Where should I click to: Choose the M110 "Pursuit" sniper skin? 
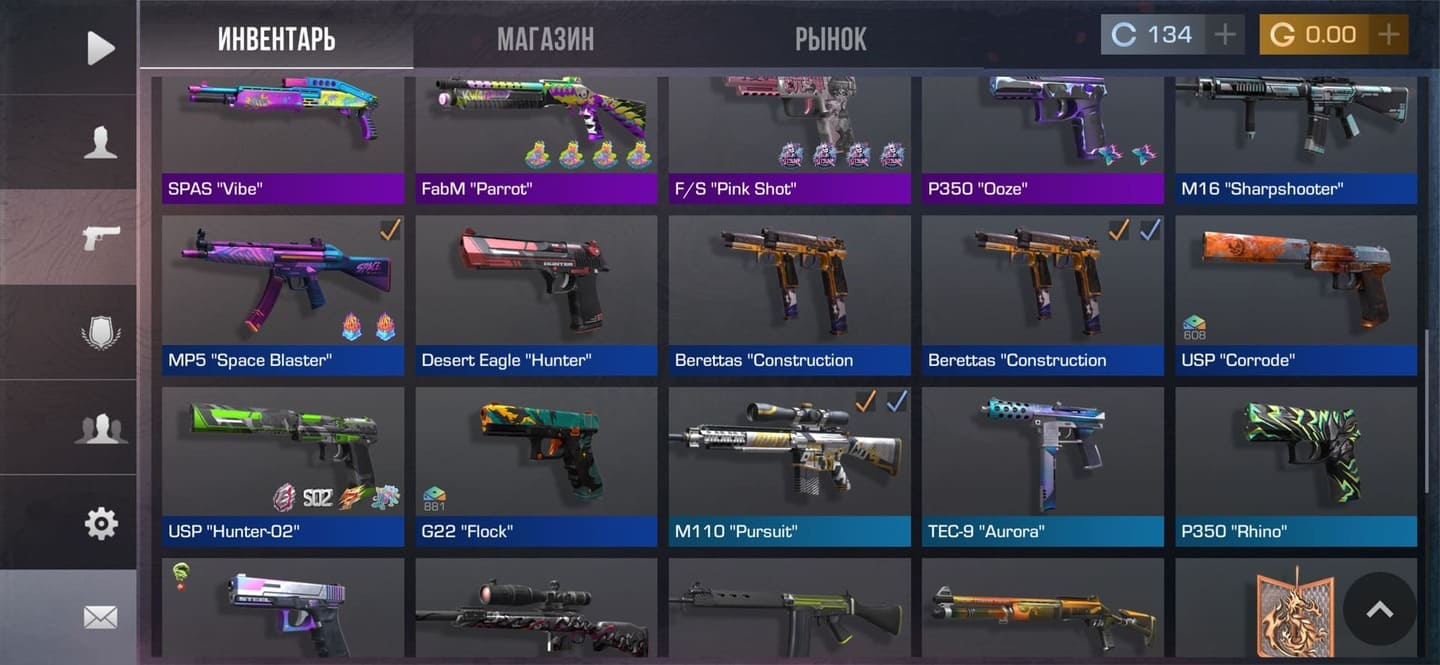(789, 466)
